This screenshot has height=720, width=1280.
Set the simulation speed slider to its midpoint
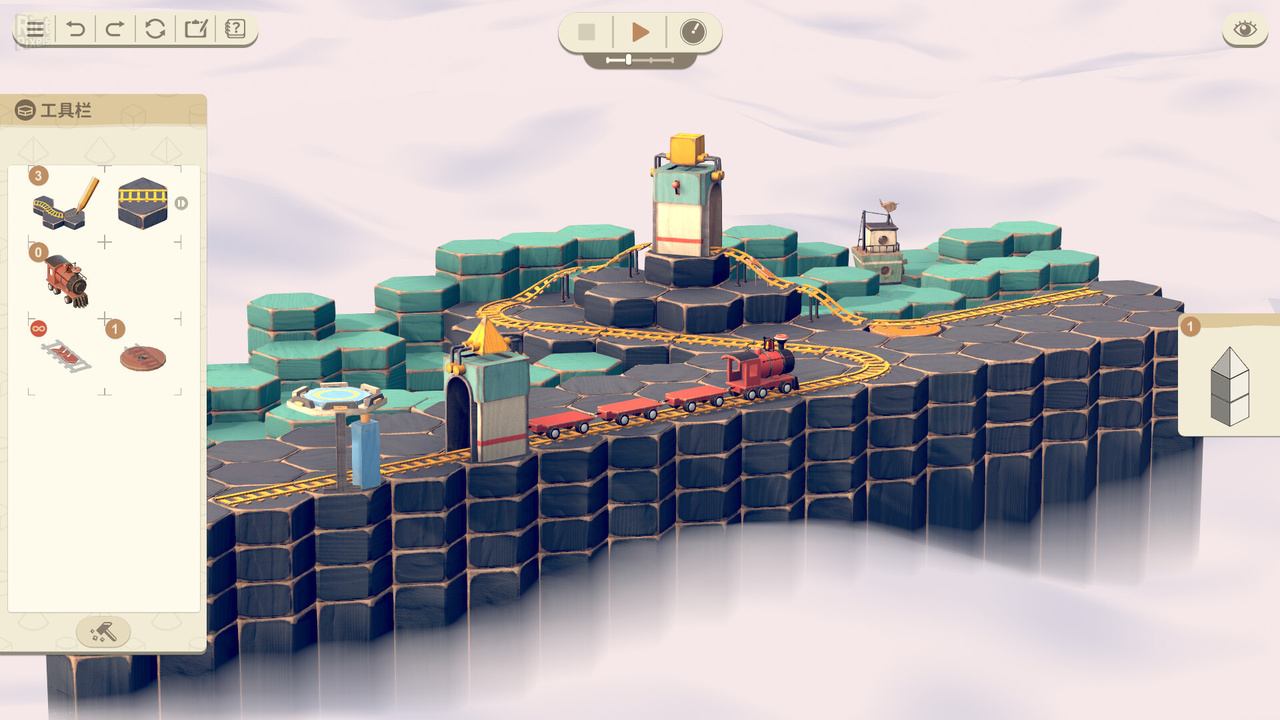tap(640, 60)
